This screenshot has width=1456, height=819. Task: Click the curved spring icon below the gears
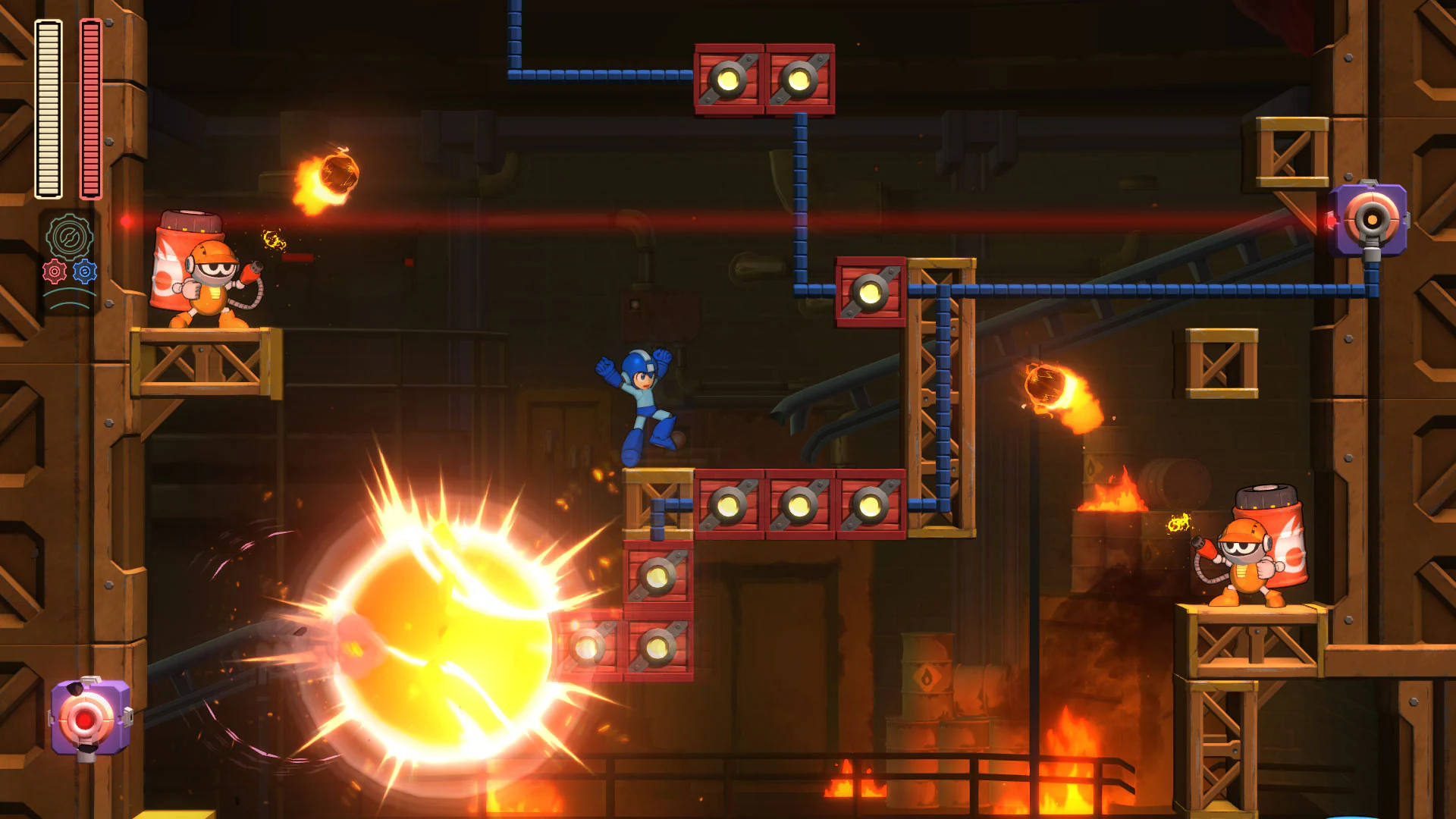(x=70, y=297)
